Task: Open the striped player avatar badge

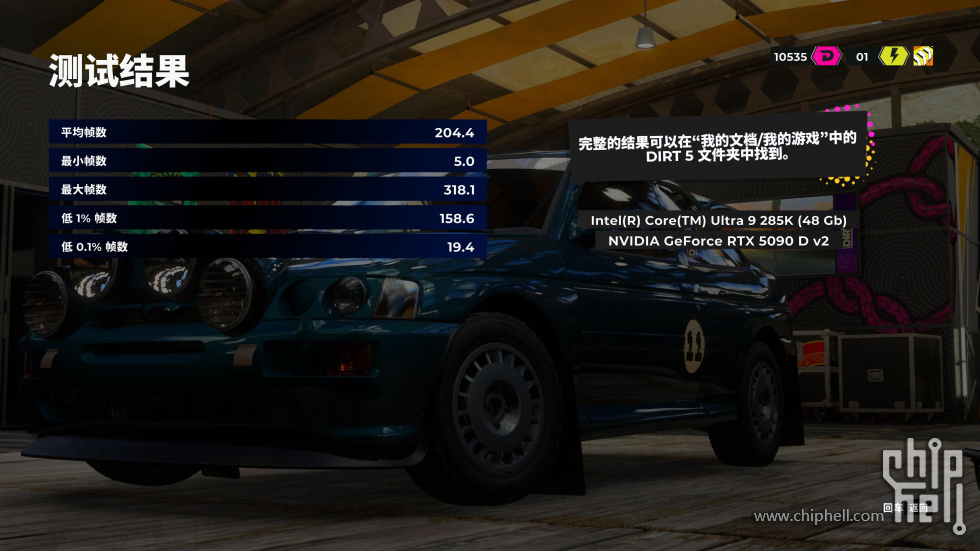Action: pos(922,56)
